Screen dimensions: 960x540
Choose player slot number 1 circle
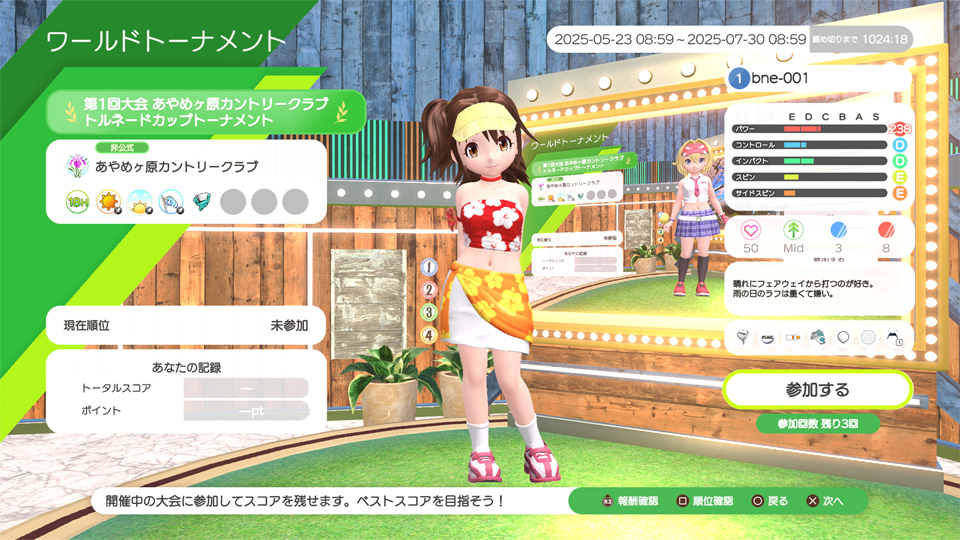tap(429, 267)
